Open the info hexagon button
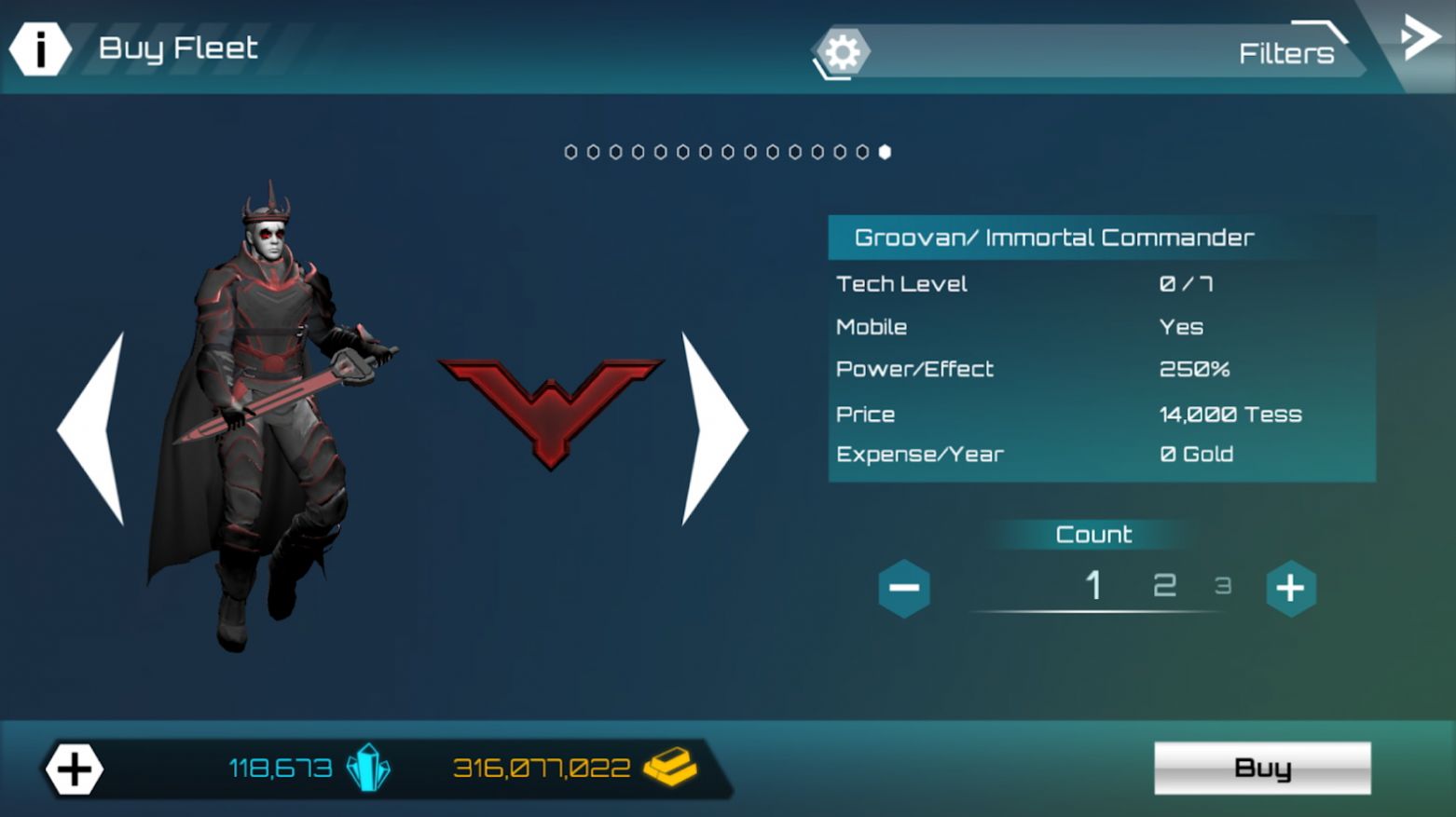 point(40,49)
